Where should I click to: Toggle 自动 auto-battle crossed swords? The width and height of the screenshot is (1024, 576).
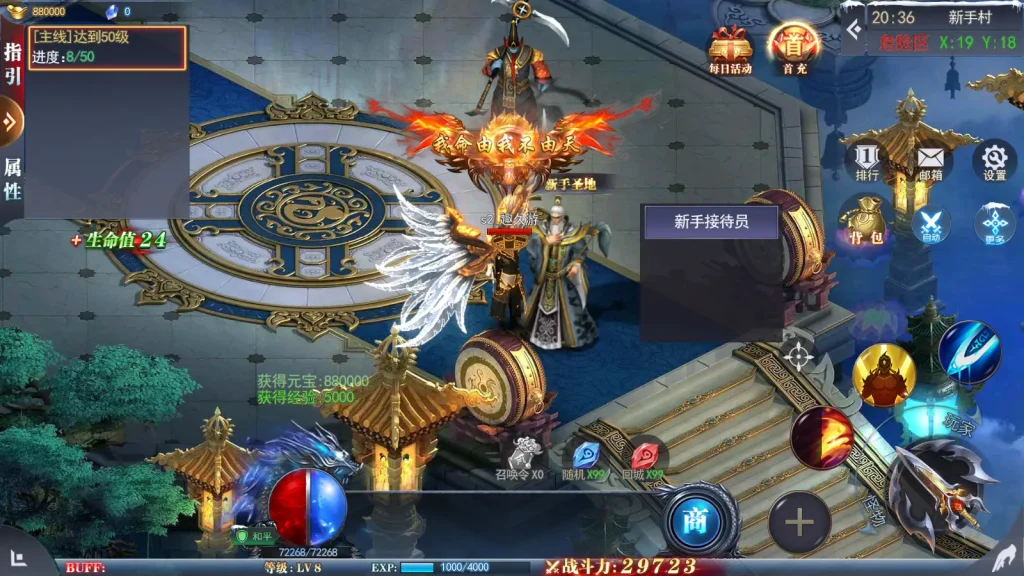click(x=931, y=224)
